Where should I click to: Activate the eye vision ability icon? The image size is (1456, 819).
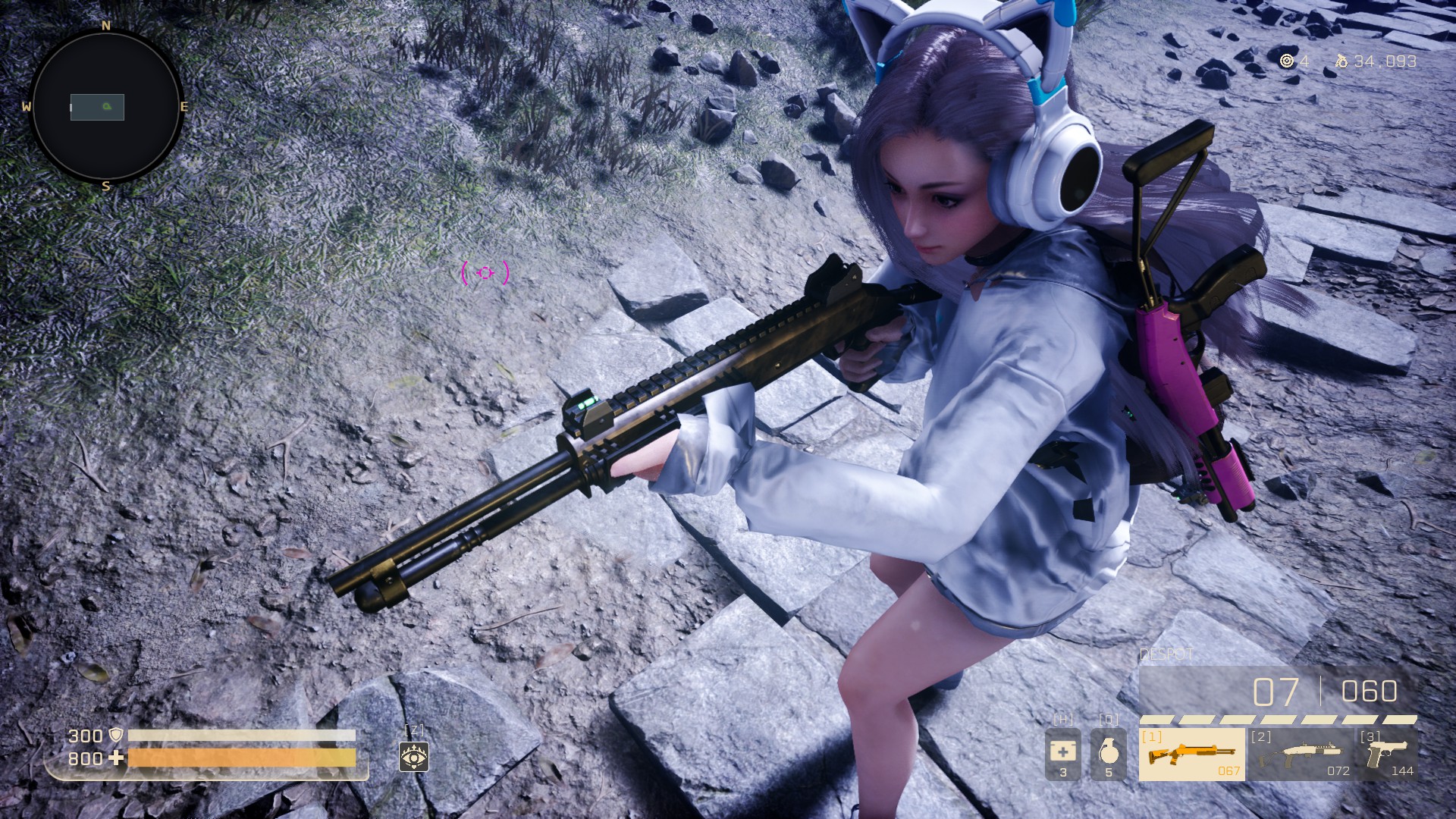click(414, 756)
